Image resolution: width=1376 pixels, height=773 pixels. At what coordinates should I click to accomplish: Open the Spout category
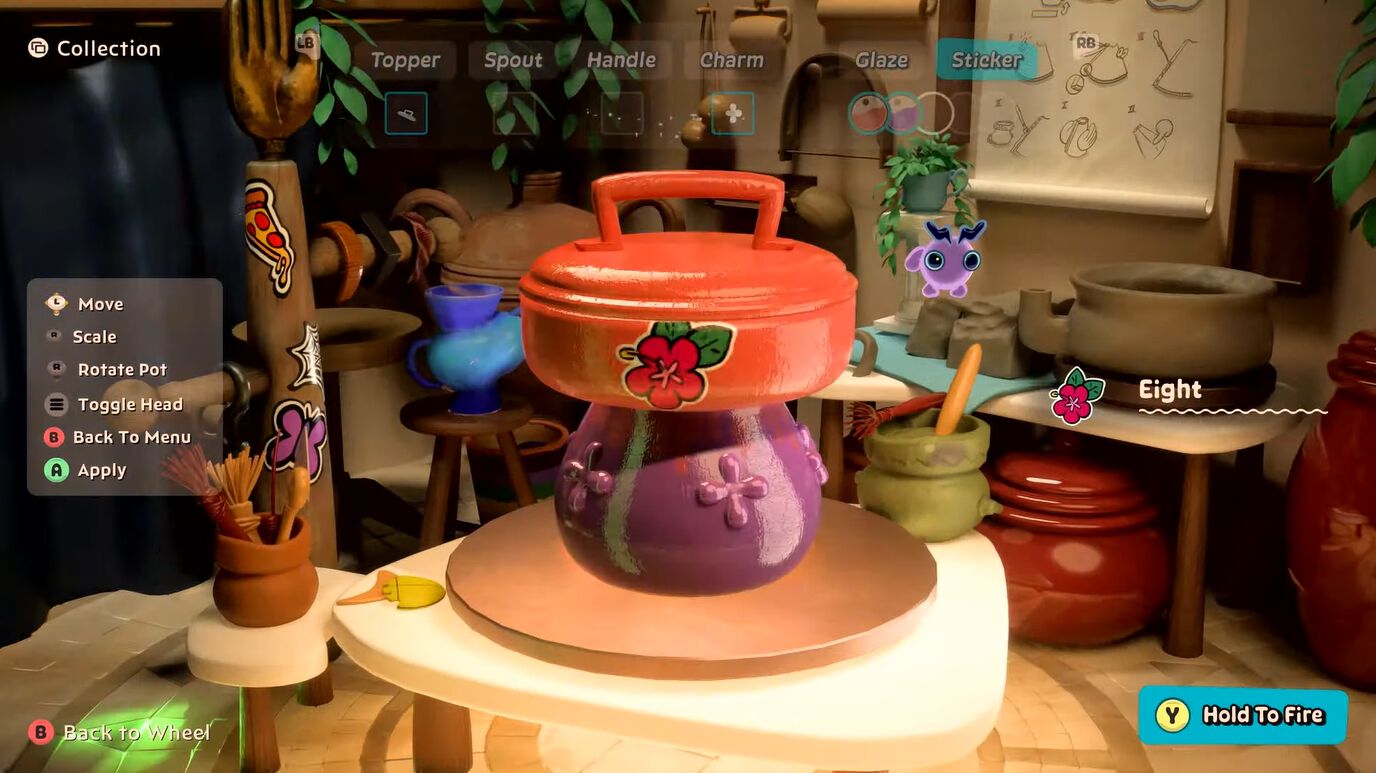click(513, 60)
